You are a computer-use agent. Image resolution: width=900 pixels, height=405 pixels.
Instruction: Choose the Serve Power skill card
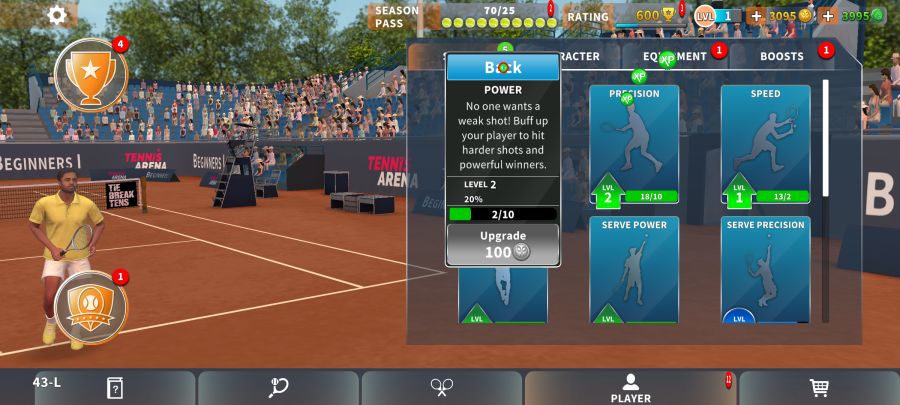pyautogui.click(x=634, y=270)
